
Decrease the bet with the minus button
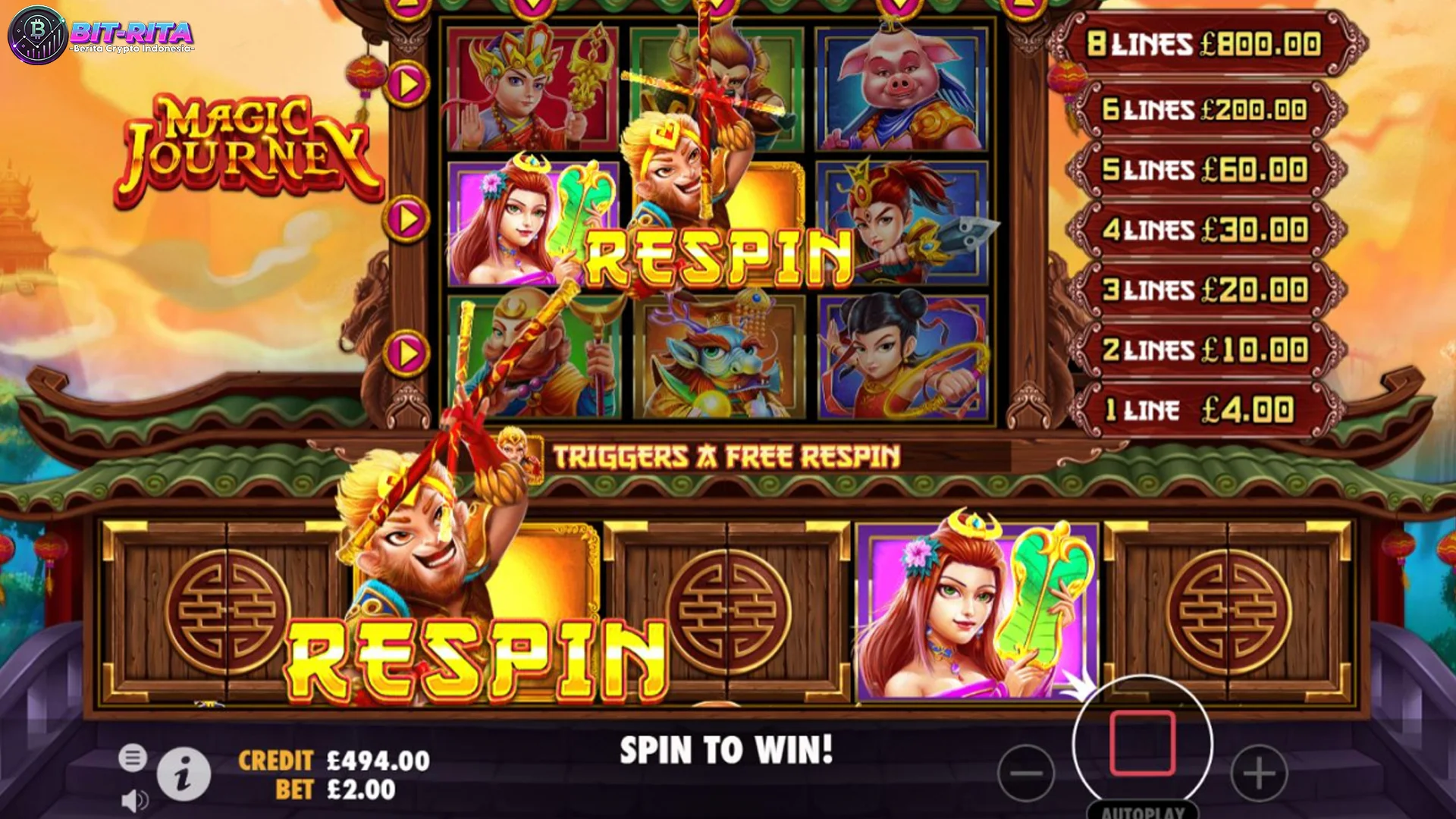coord(1026,773)
